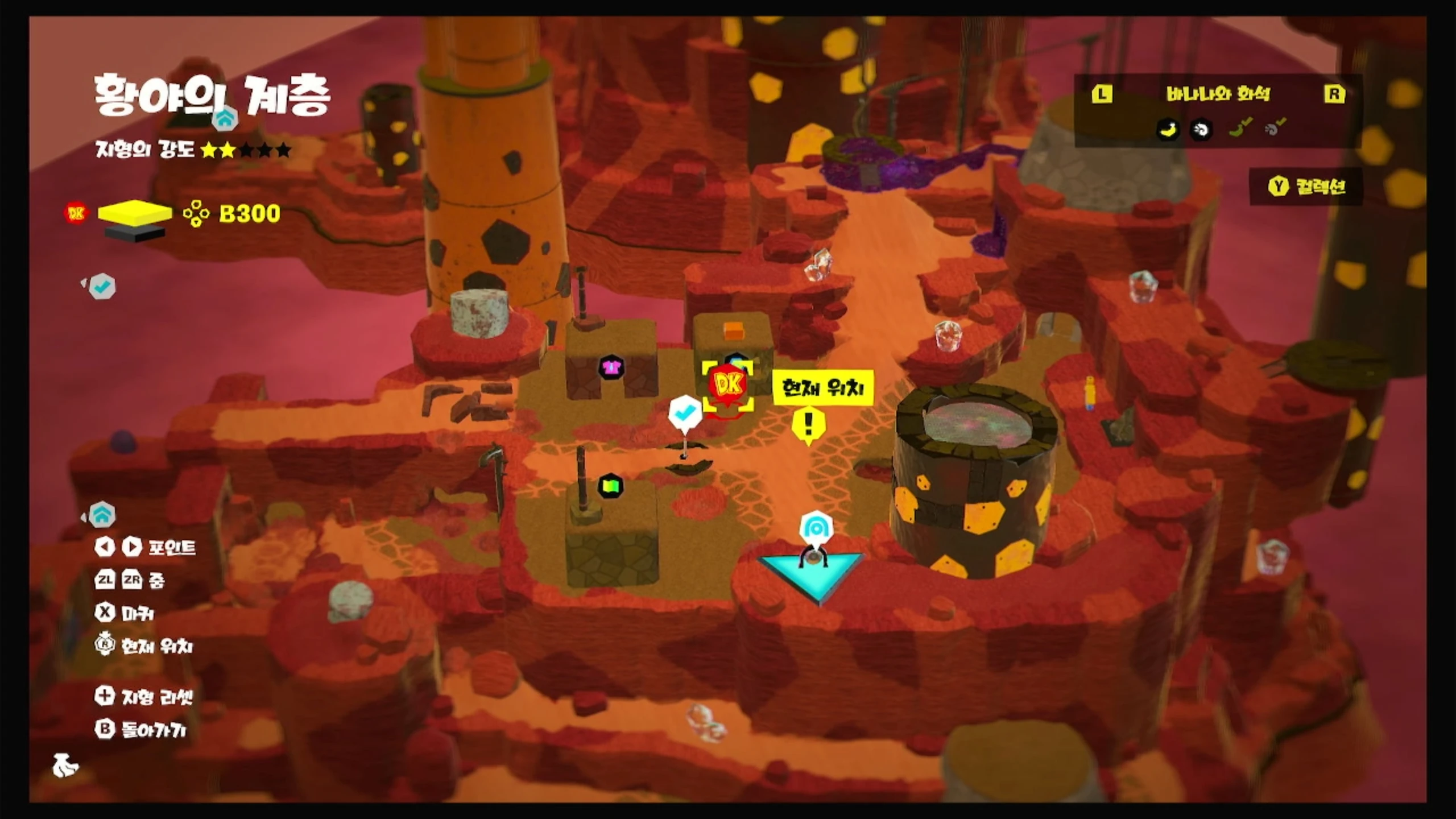This screenshot has height=819, width=1456.
Task: Toggle the collected fossils checkmark filter
Action: [x=1275, y=127]
